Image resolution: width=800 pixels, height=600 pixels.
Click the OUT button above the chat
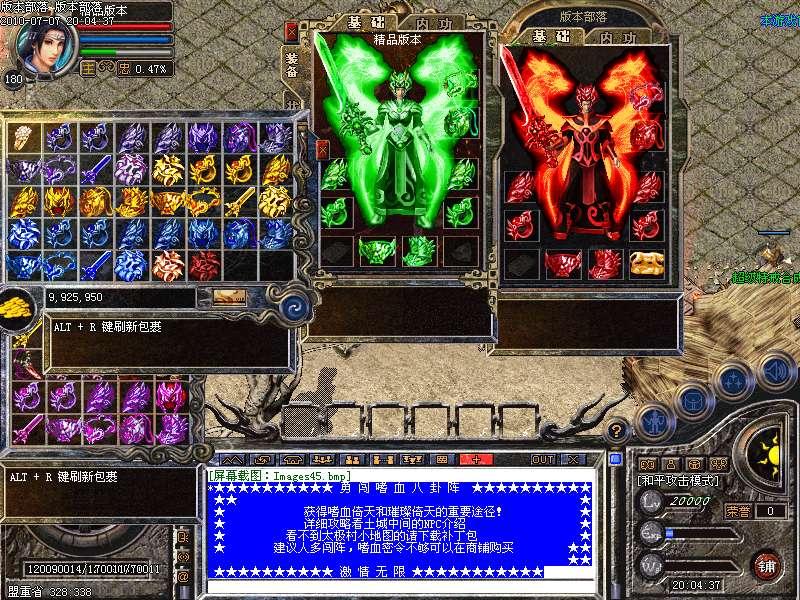tap(542, 459)
